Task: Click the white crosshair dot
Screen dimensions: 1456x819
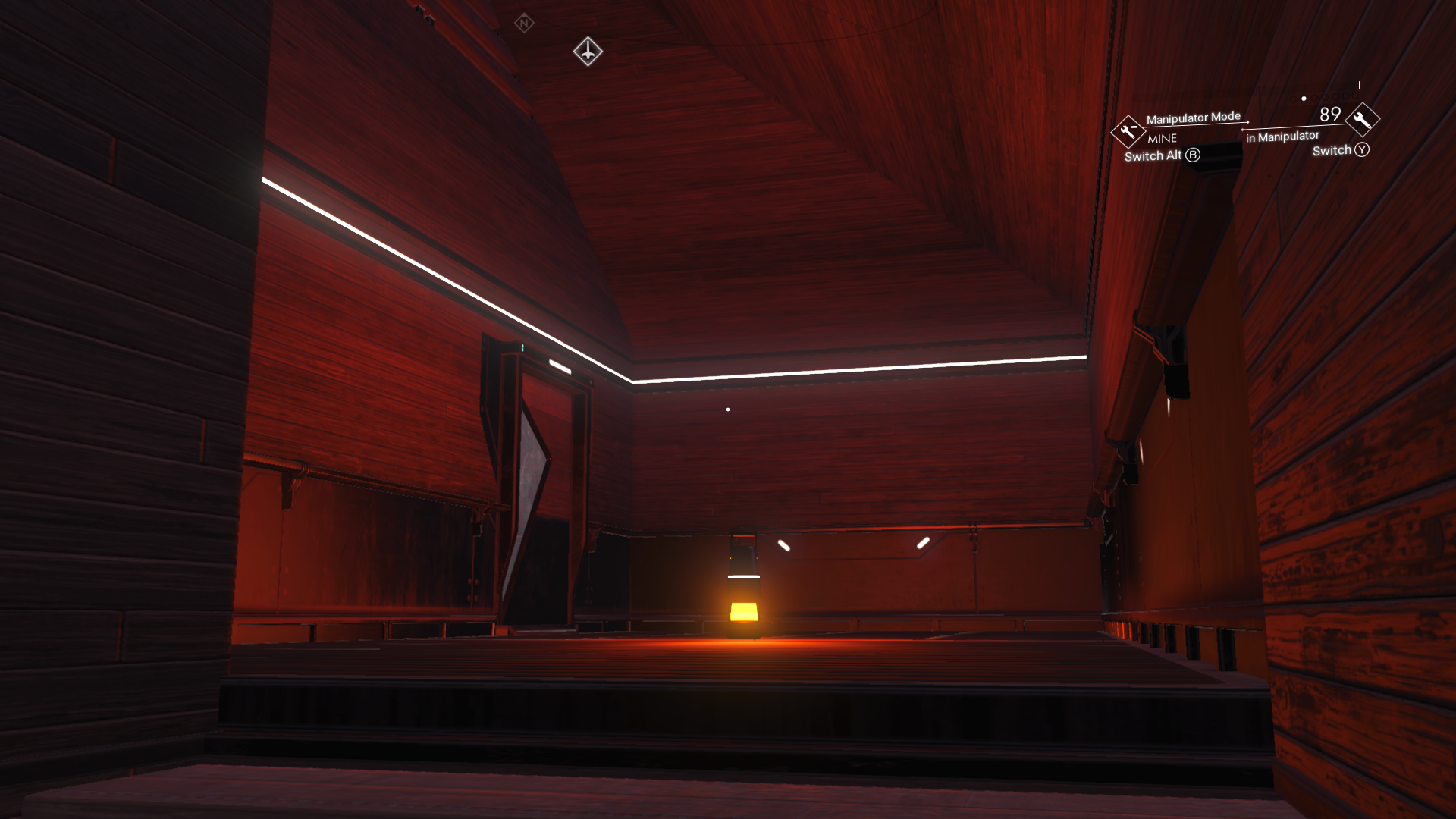Action: coord(728,408)
